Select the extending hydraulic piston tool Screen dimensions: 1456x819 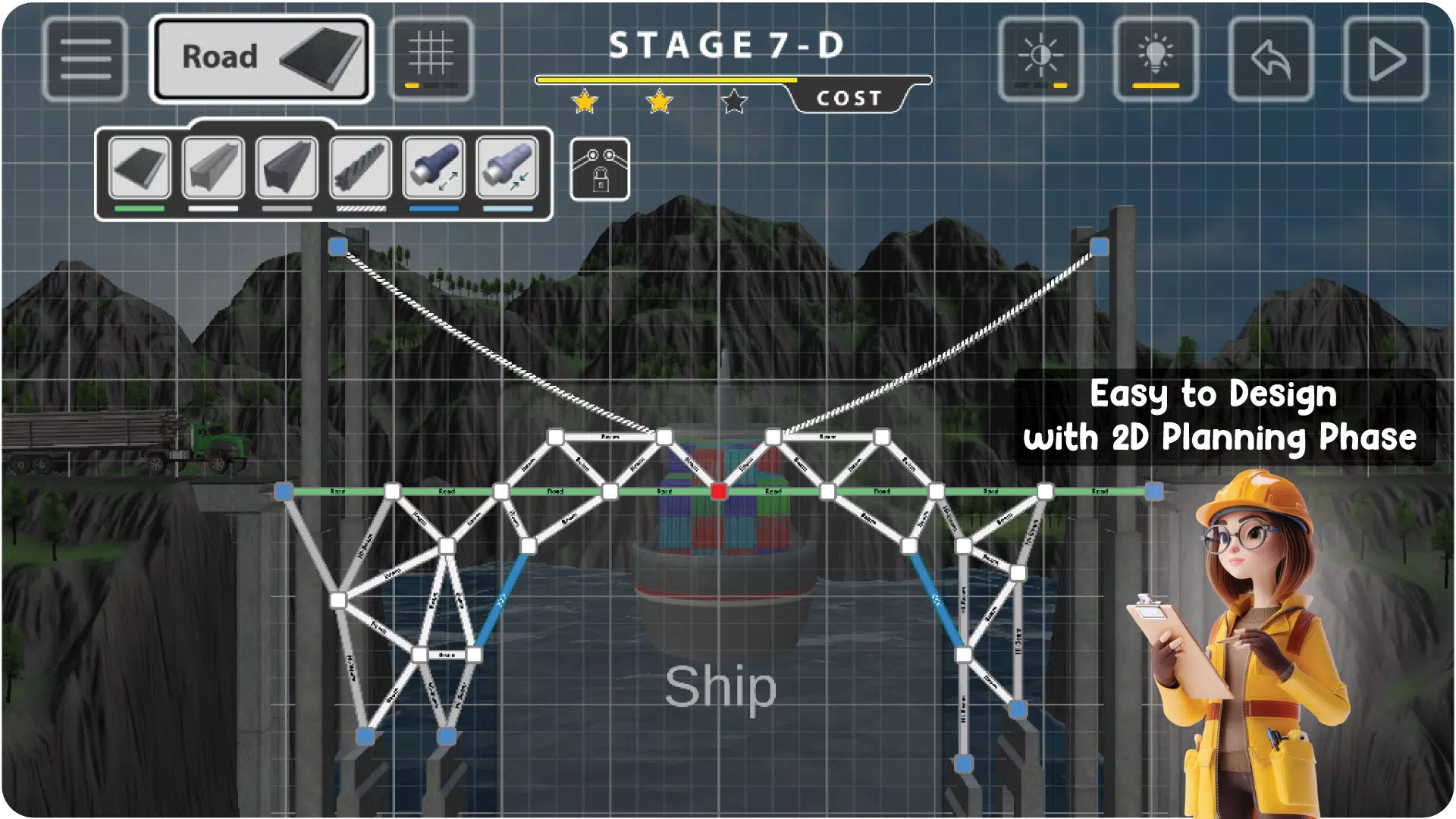(x=433, y=167)
